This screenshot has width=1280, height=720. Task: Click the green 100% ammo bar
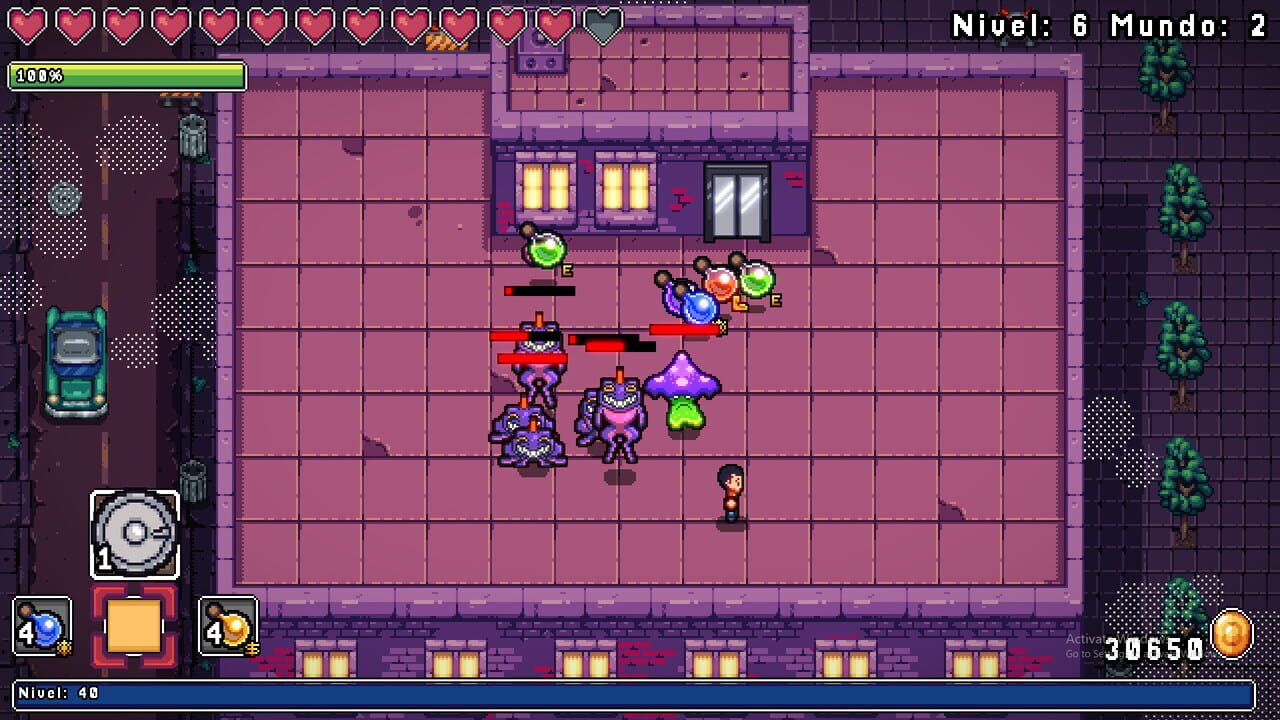127,74
